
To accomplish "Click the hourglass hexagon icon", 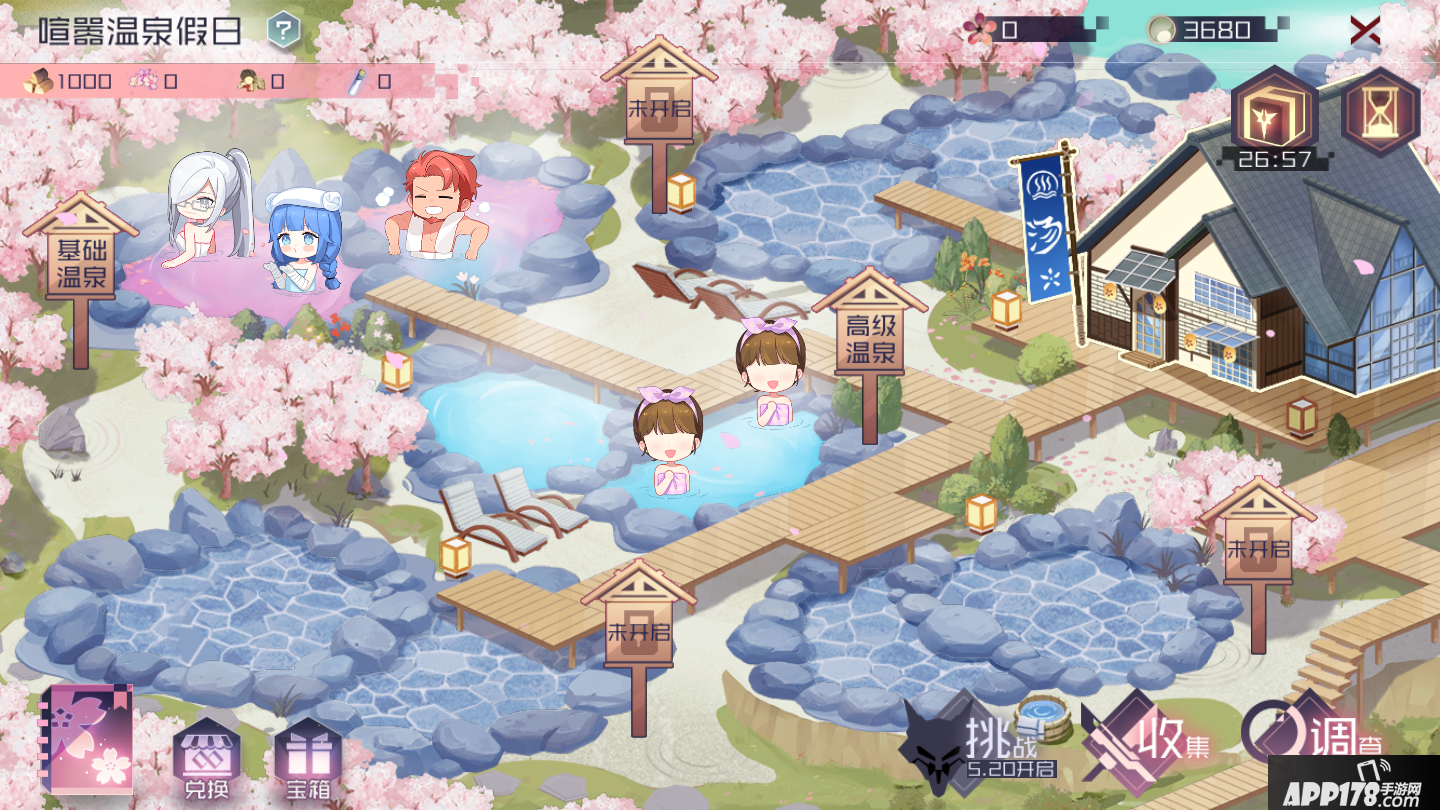I will tap(1380, 112).
